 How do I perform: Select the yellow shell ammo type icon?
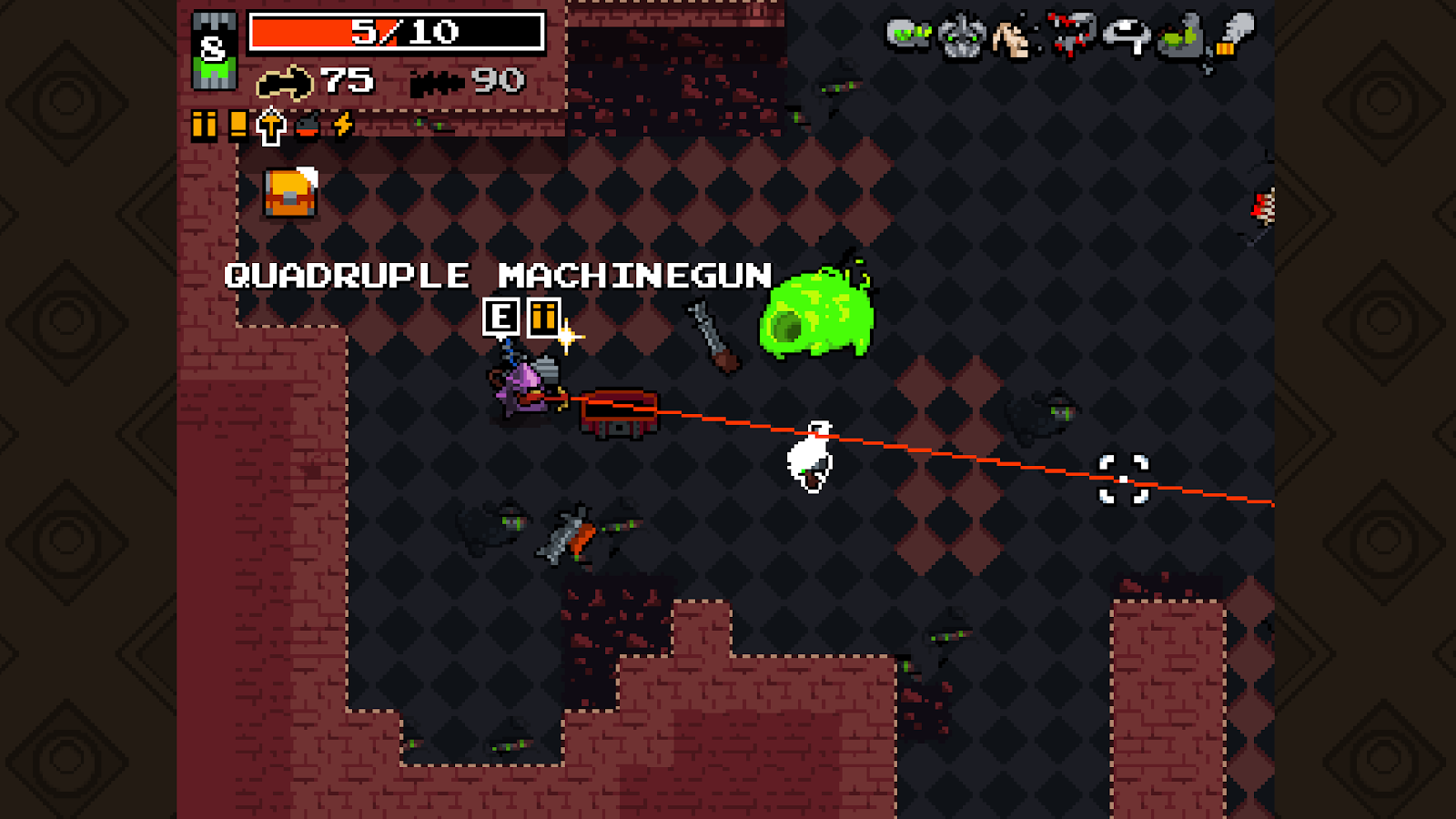point(238,124)
